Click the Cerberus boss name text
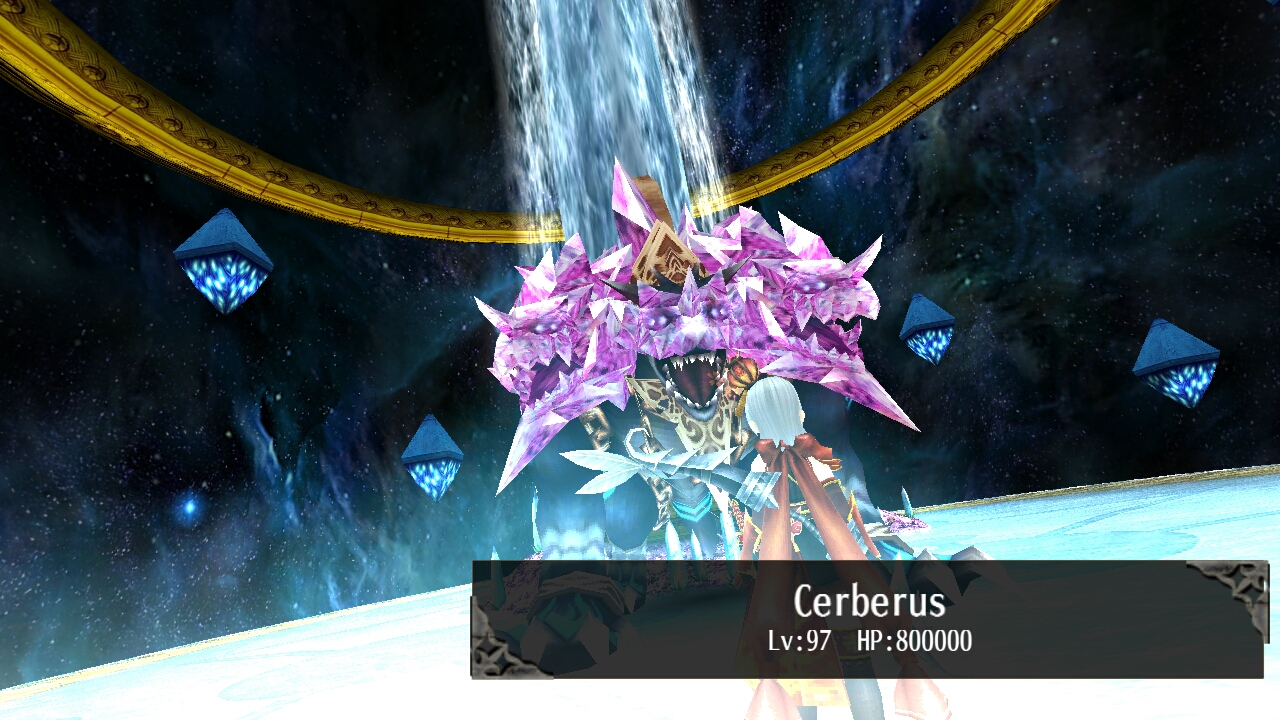 coord(868,602)
